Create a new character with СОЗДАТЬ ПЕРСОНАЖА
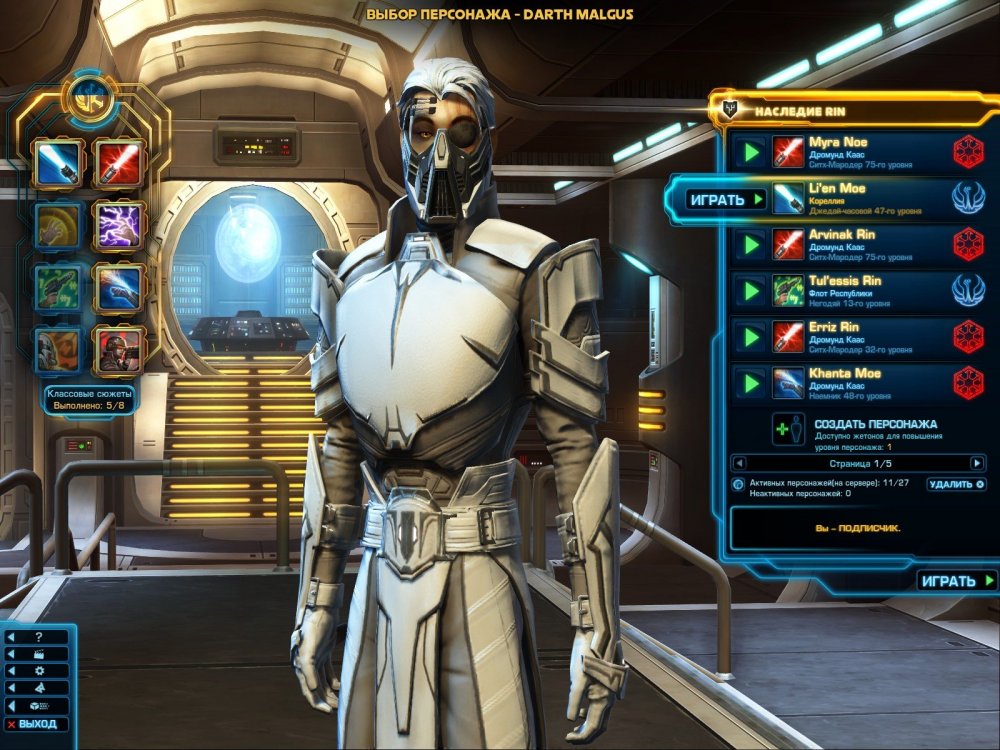The image size is (1000, 750). pos(875,424)
